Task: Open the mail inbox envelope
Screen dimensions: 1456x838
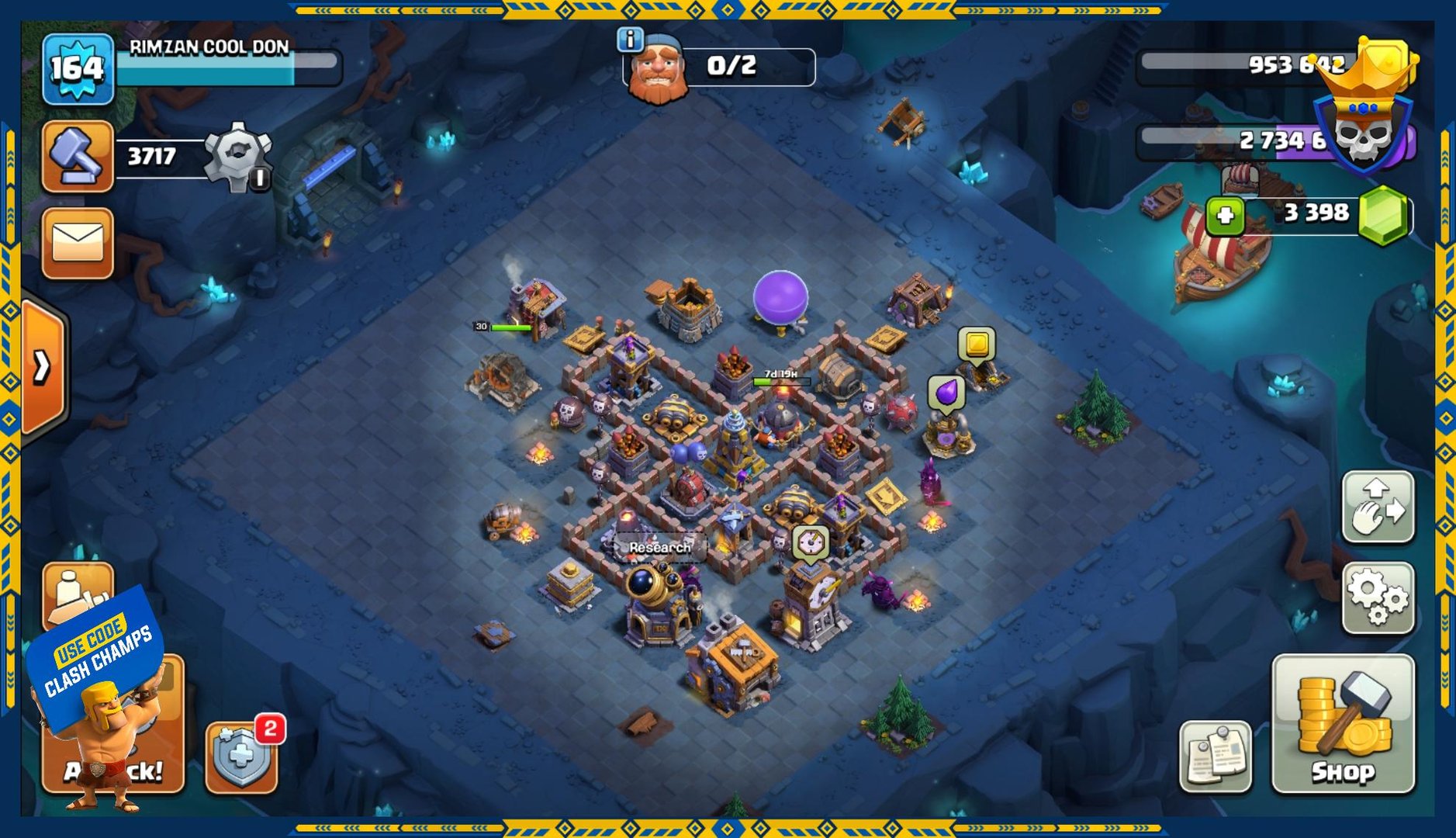Action: pyautogui.click(x=78, y=243)
